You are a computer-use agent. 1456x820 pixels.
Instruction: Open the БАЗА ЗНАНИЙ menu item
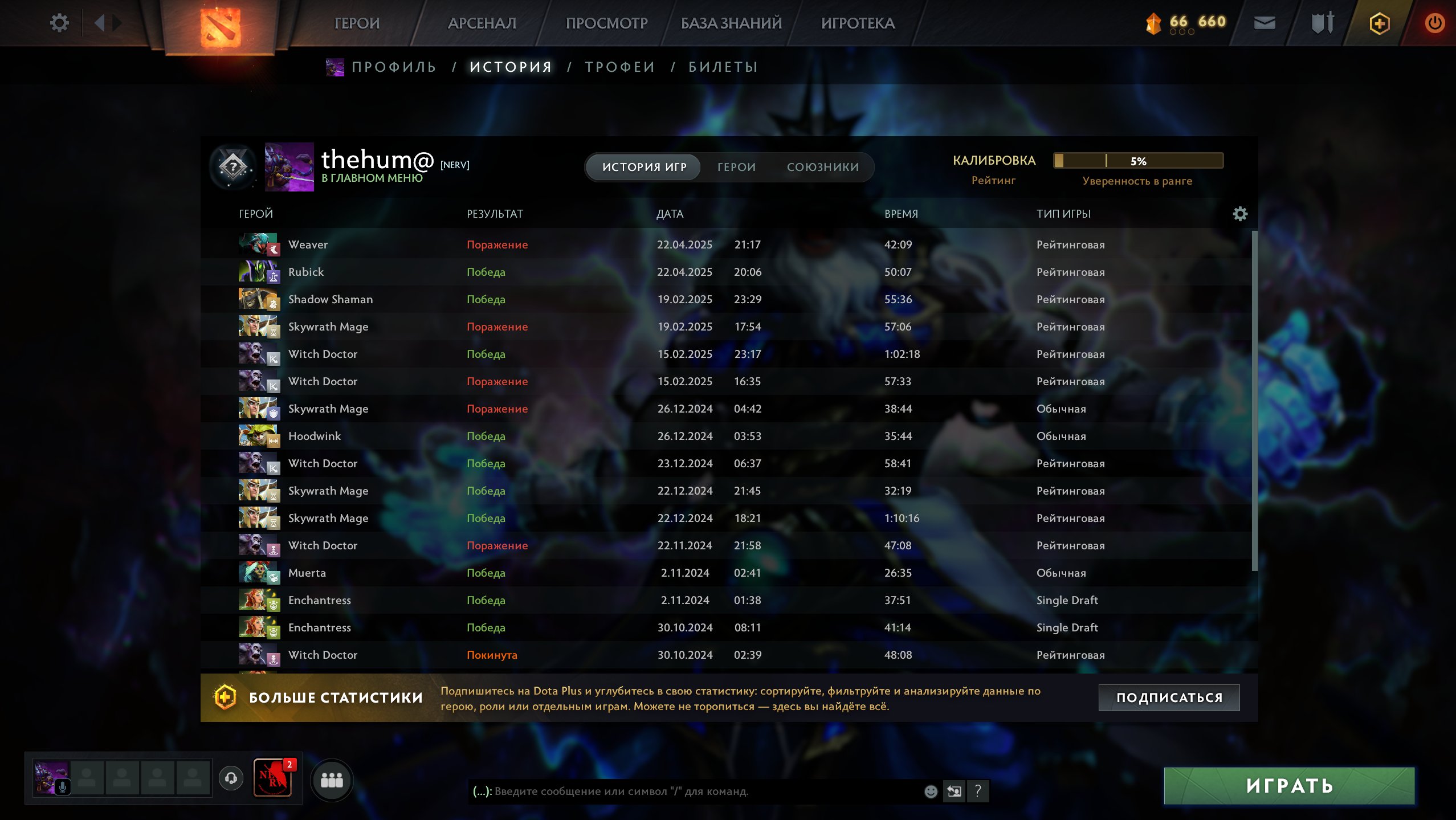(731, 23)
